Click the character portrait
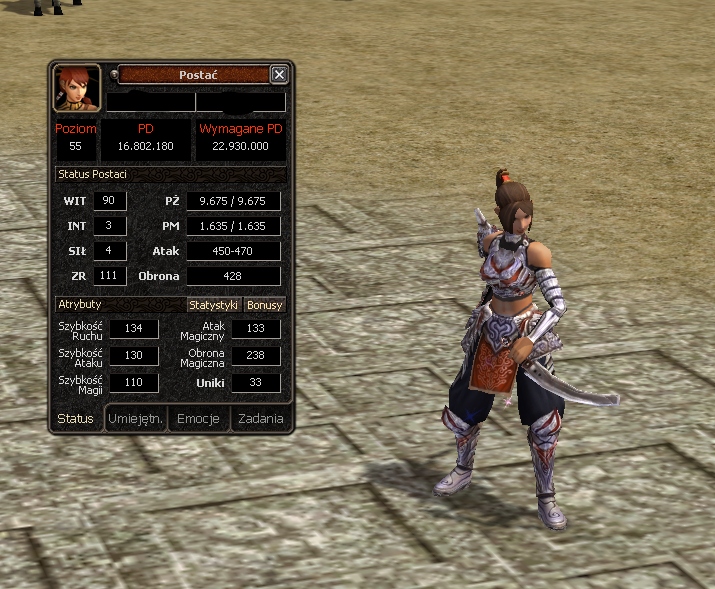The image size is (715, 589). [77, 89]
